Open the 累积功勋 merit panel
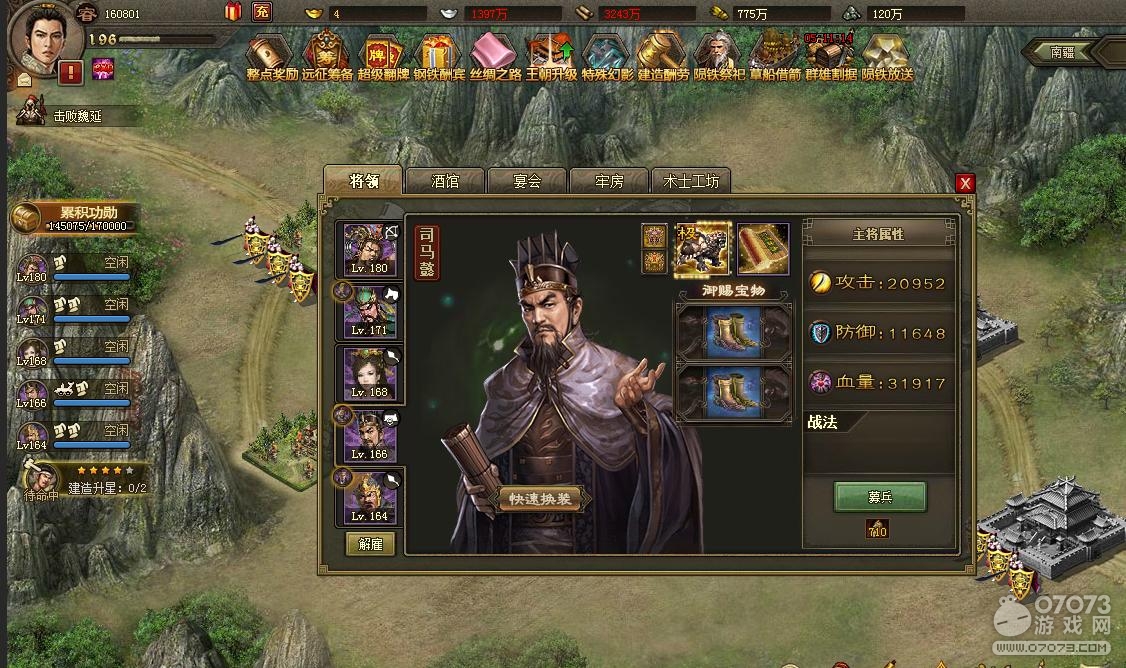The image size is (1126, 668). [x=75, y=217]
